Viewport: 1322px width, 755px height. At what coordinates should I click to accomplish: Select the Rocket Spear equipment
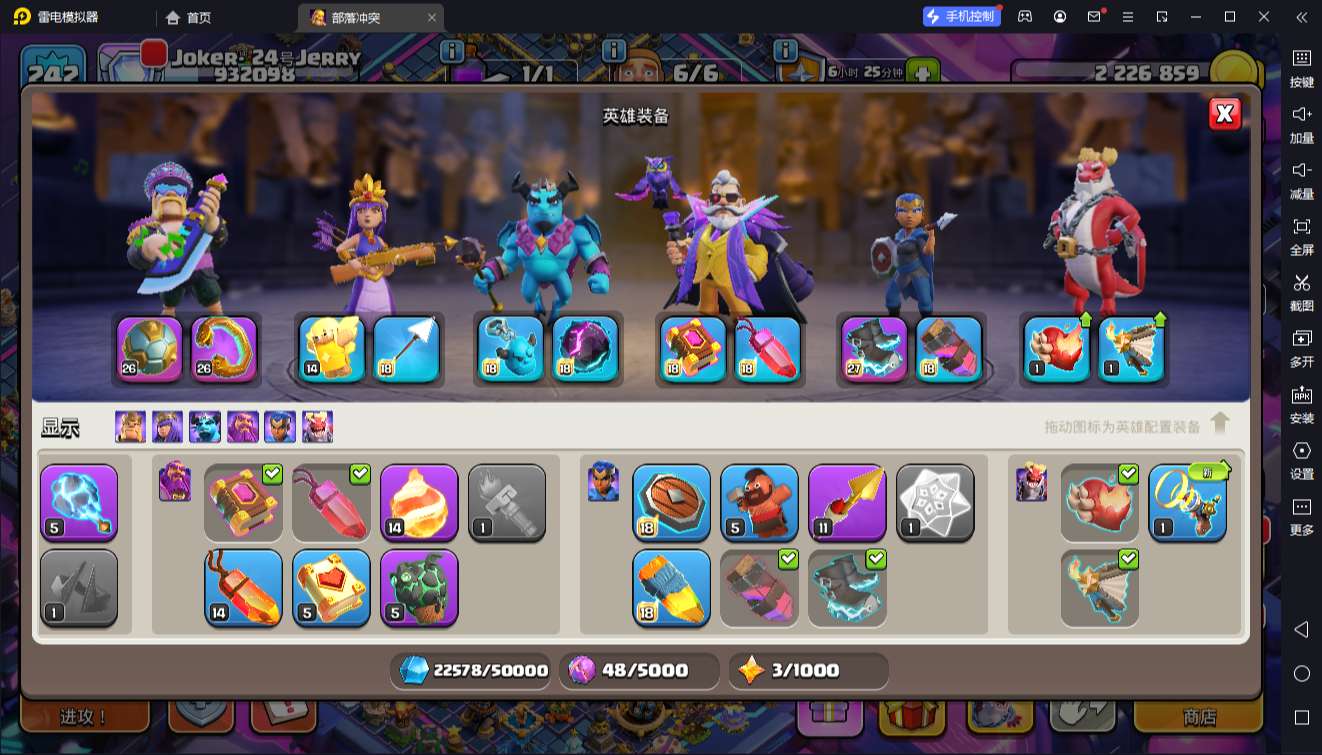(x=671, y=587)
